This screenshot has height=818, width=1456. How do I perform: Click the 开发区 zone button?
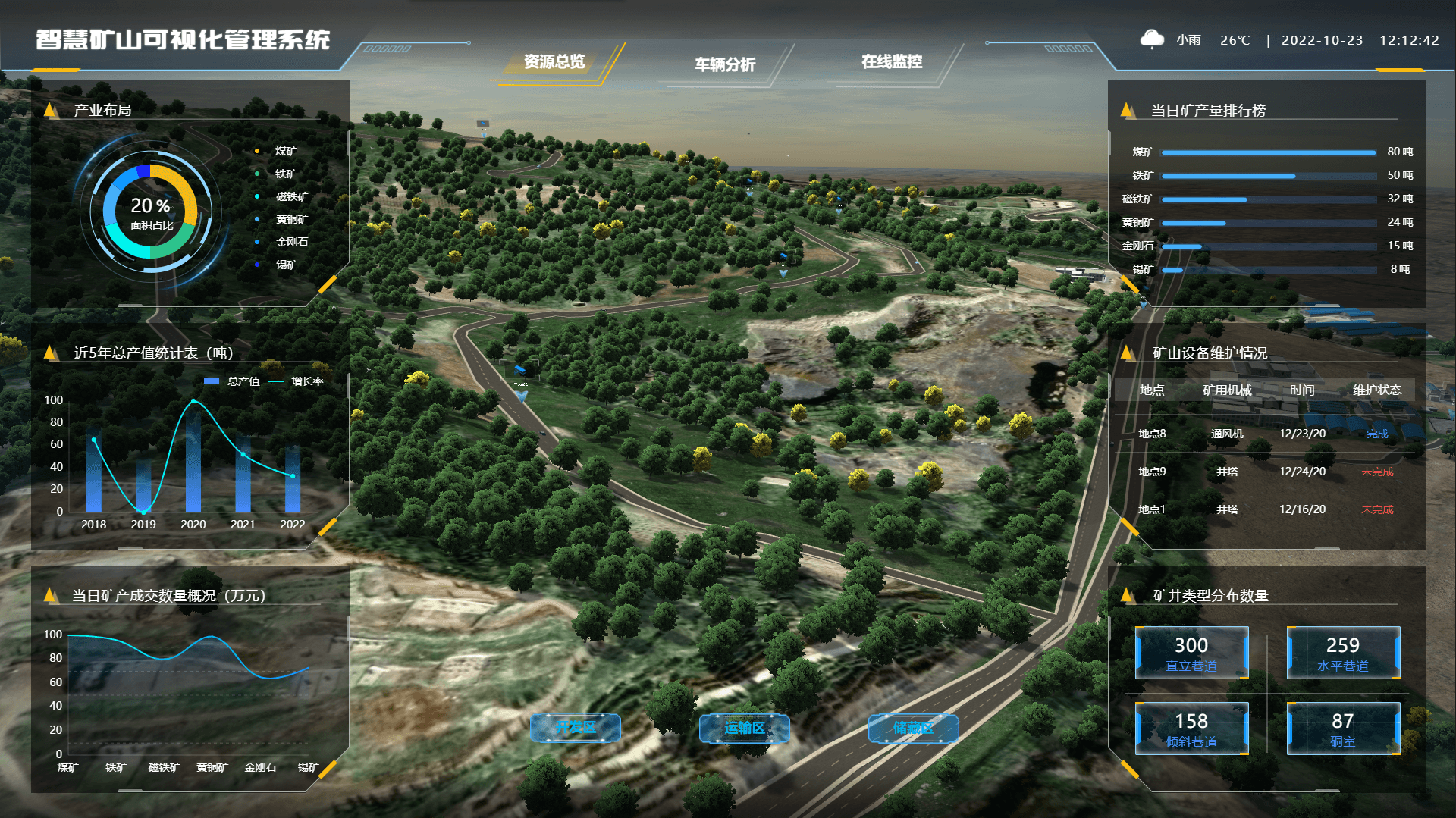(576, 728)
